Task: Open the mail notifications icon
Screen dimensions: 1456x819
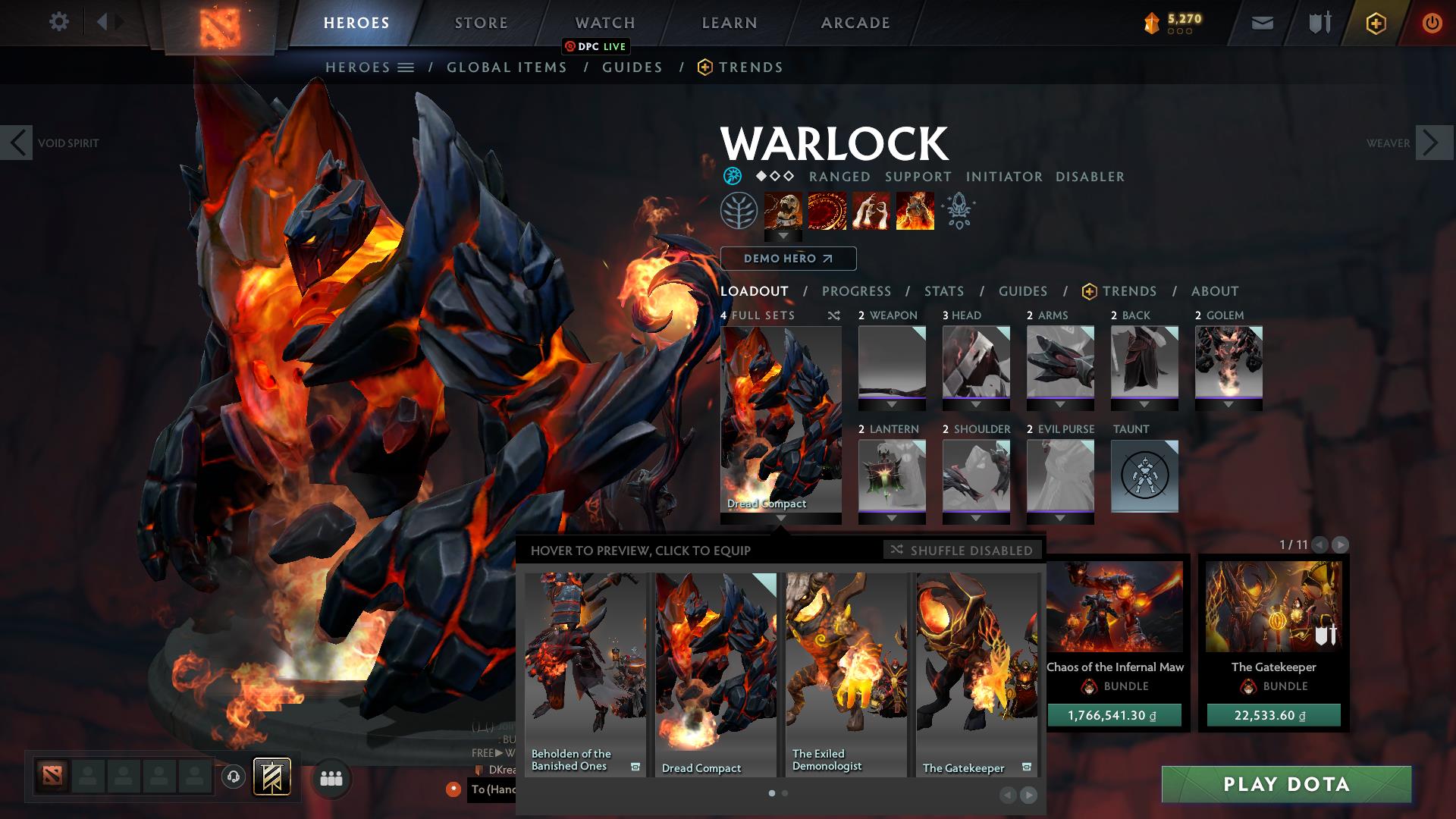Action: point(1261,23)
